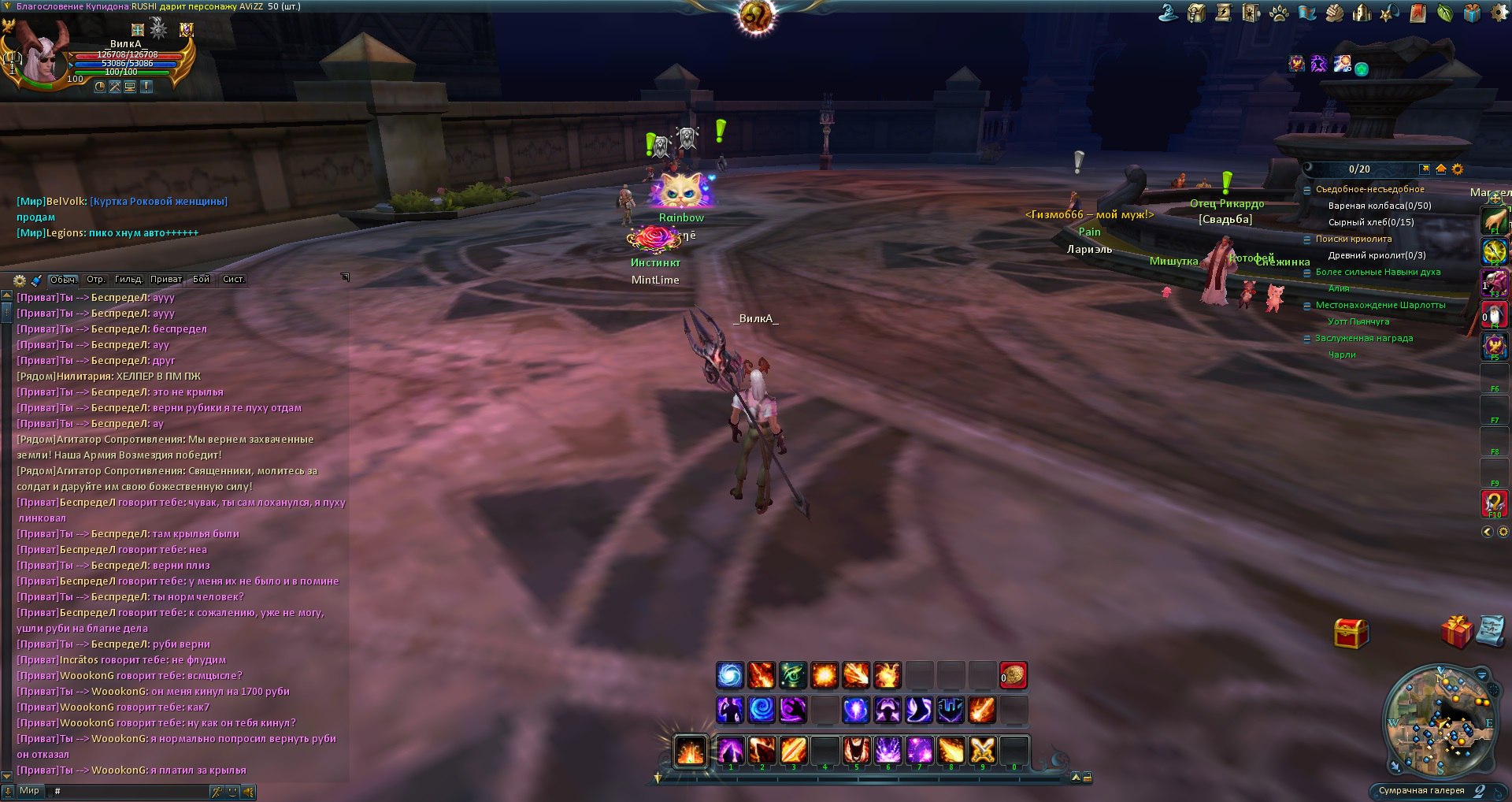Open the blue wizard hat menu
Image resolution: width=1512 pixels, height=802 pixels.
(x=1169, y=13)
